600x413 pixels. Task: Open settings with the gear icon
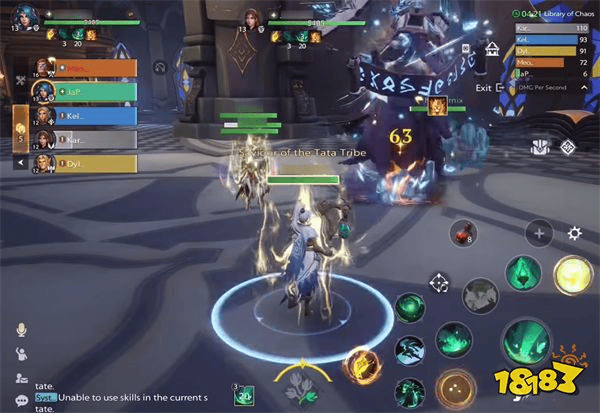pyautogui.click(x=574, y=233)
